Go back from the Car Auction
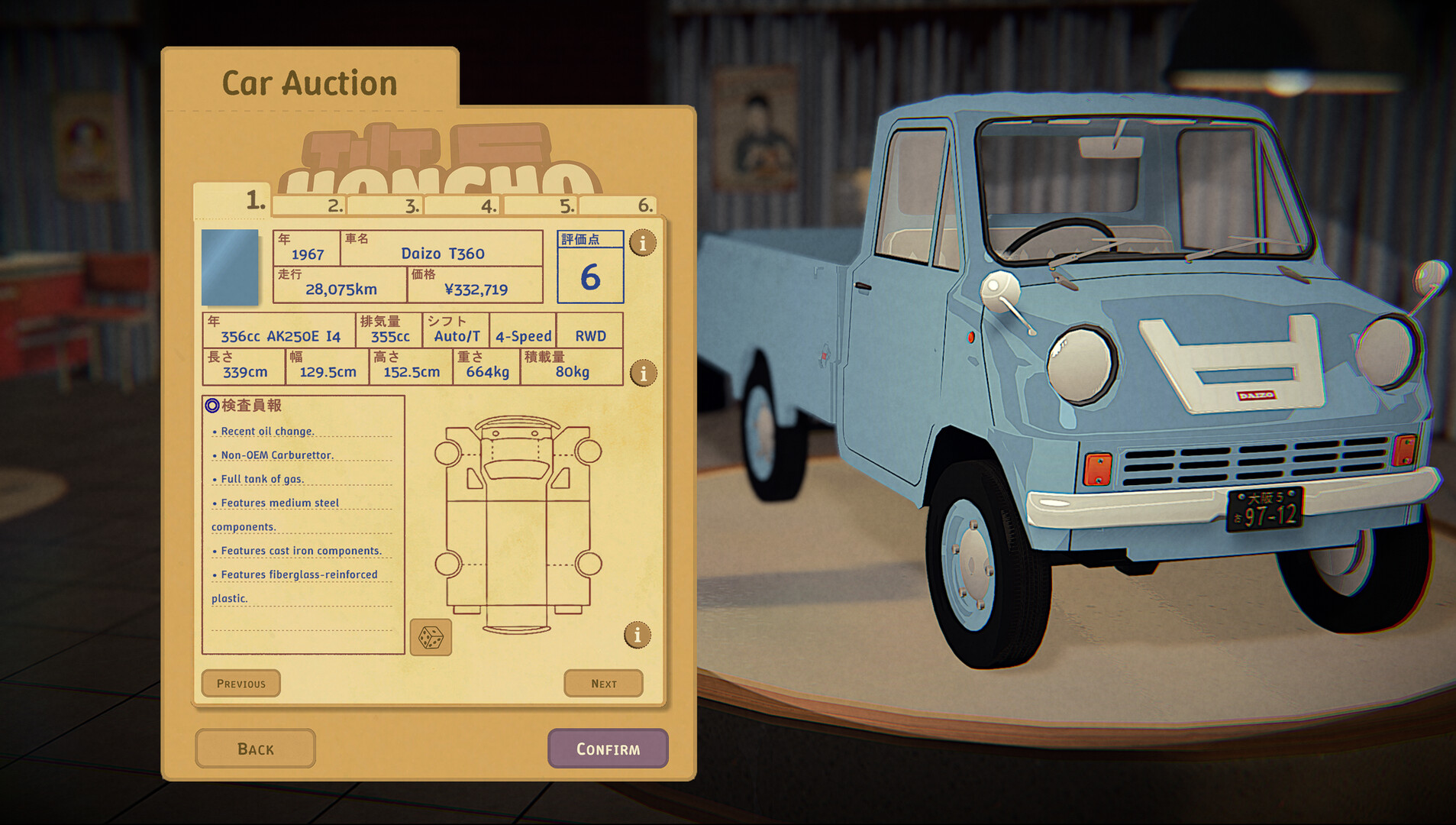 [255, 749]
